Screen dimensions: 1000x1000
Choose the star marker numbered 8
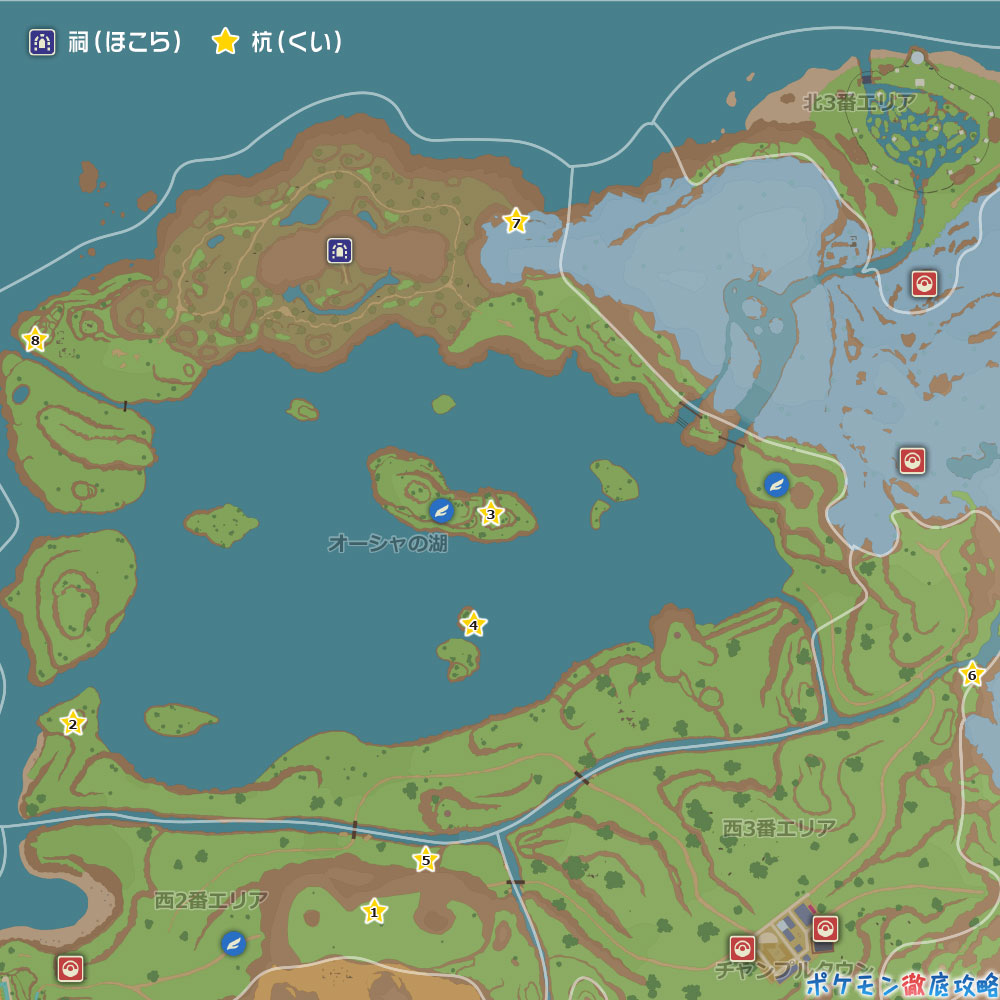coord(35,340)
